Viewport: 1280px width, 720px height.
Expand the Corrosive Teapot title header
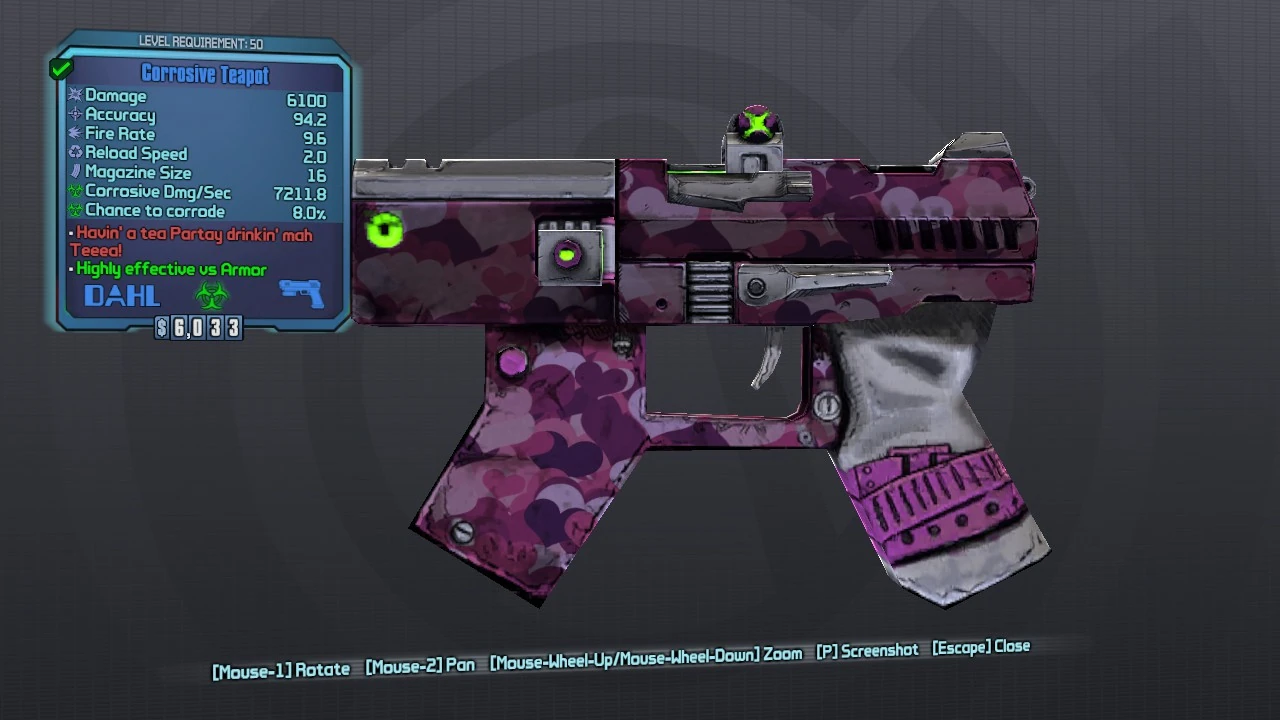205,74
